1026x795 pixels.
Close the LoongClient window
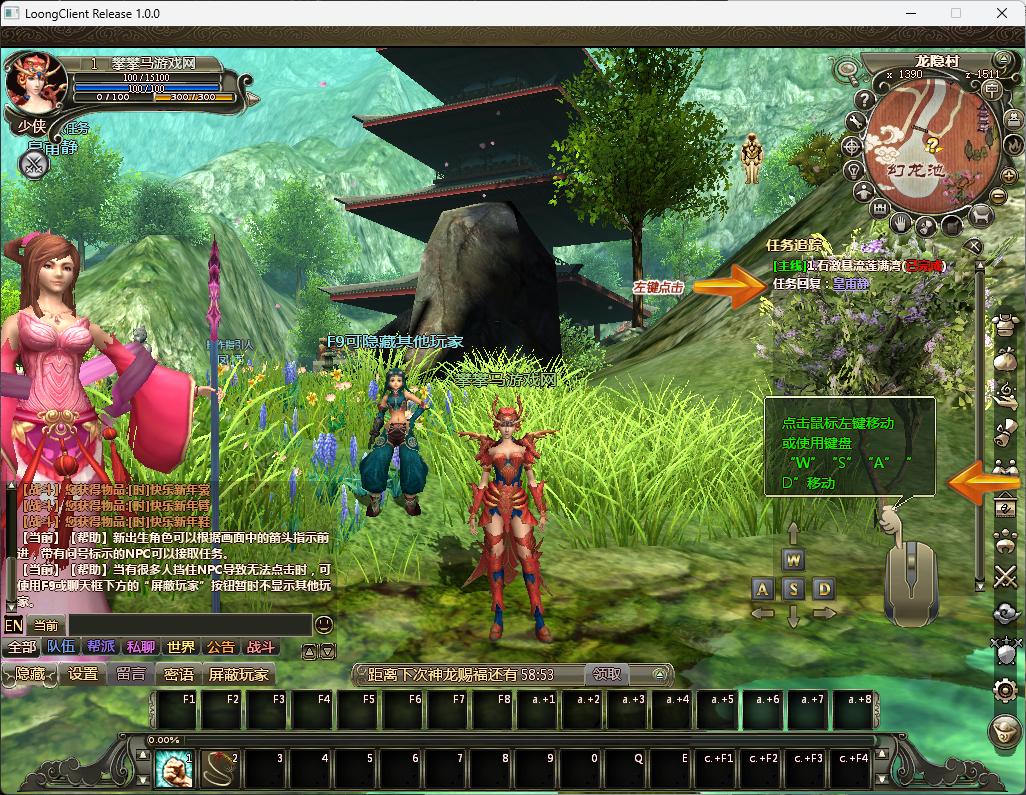coord(1002,14)
